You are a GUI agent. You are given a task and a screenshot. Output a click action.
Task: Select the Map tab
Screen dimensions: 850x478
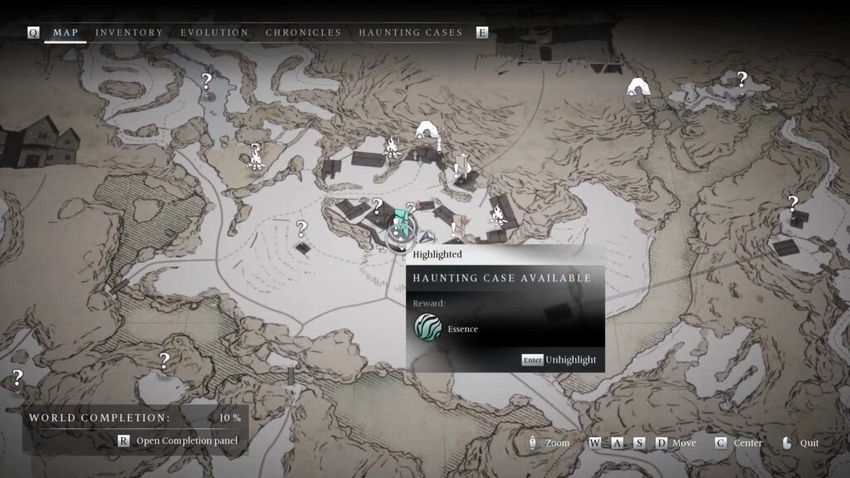(66, 33)
